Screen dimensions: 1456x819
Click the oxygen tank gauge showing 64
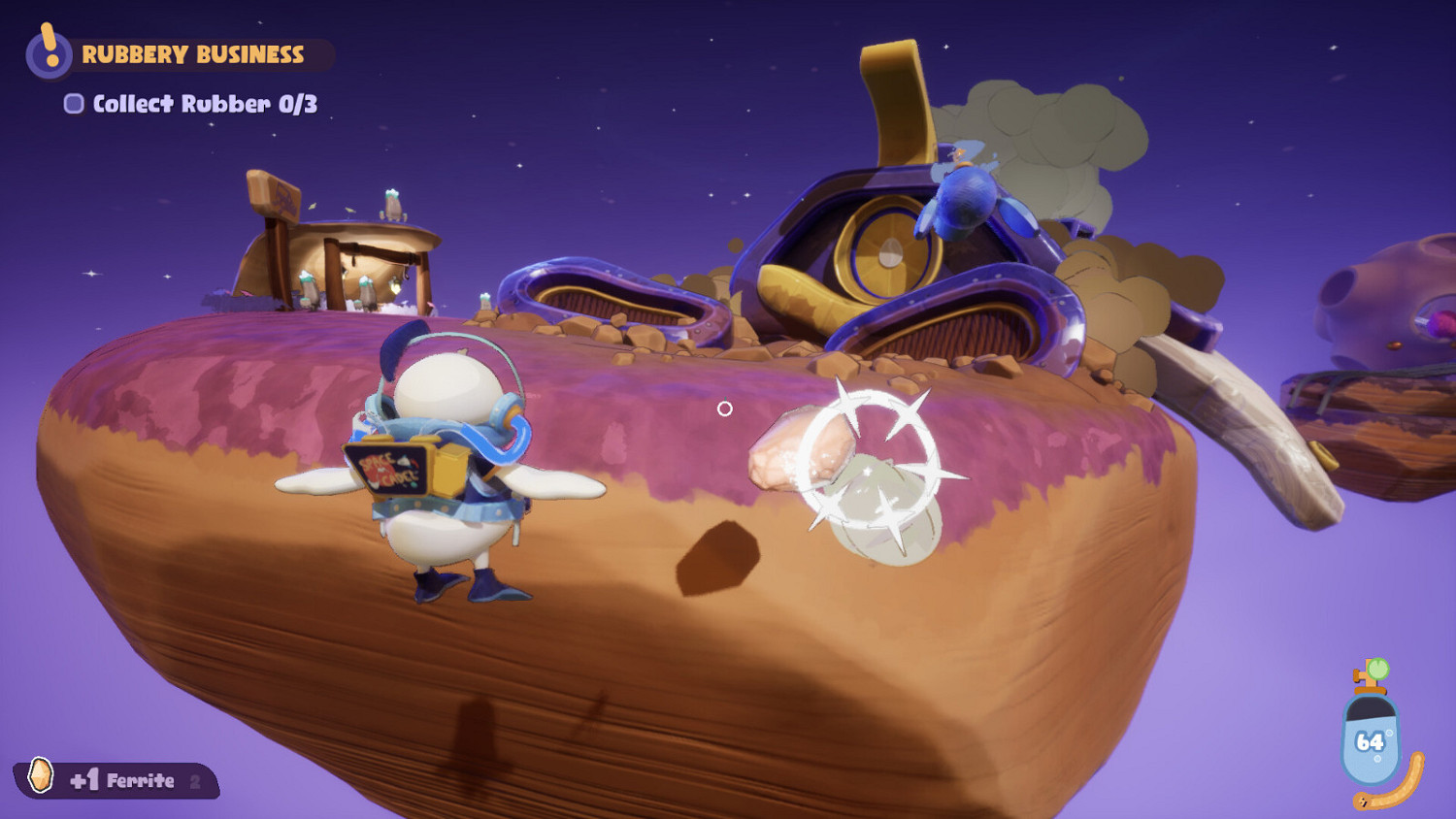click(x=1371, y=739)
